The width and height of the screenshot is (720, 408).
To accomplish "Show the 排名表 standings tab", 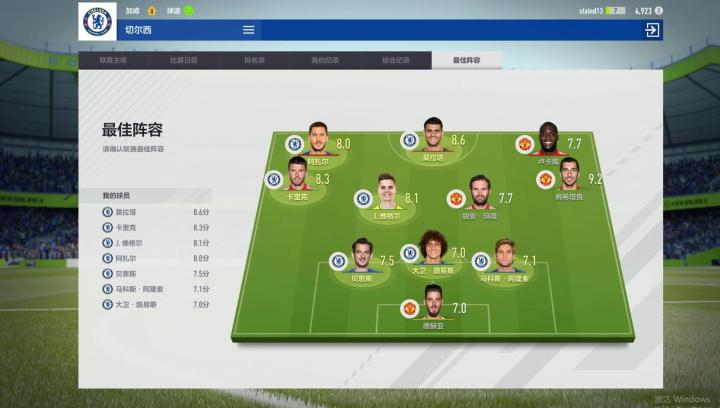I will tap(254, 60).
